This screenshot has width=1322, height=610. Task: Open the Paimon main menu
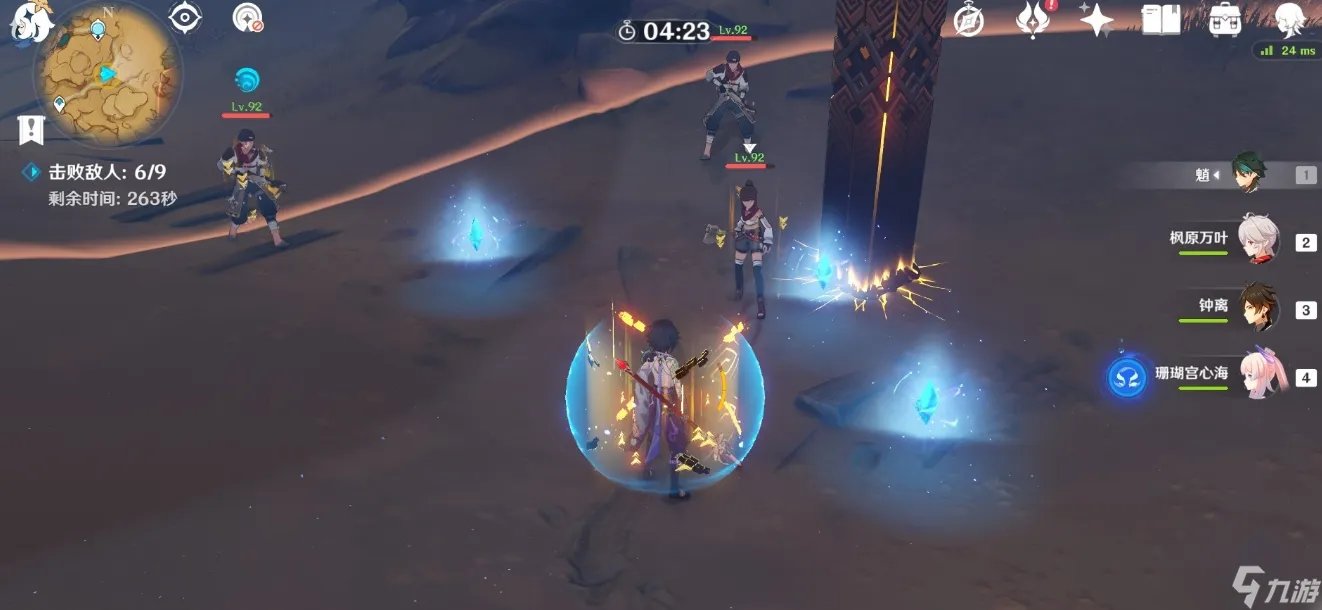click(32, 21)
